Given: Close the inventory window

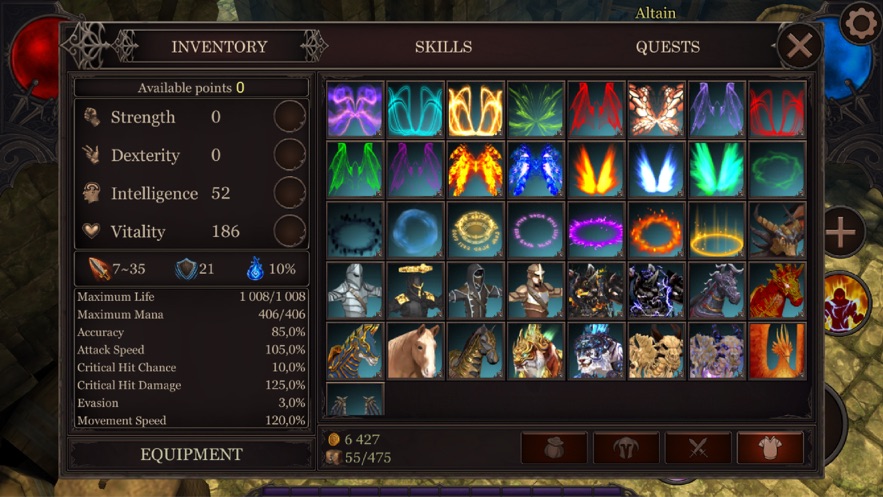Looking at the screenshot, I should coord(799,46).
